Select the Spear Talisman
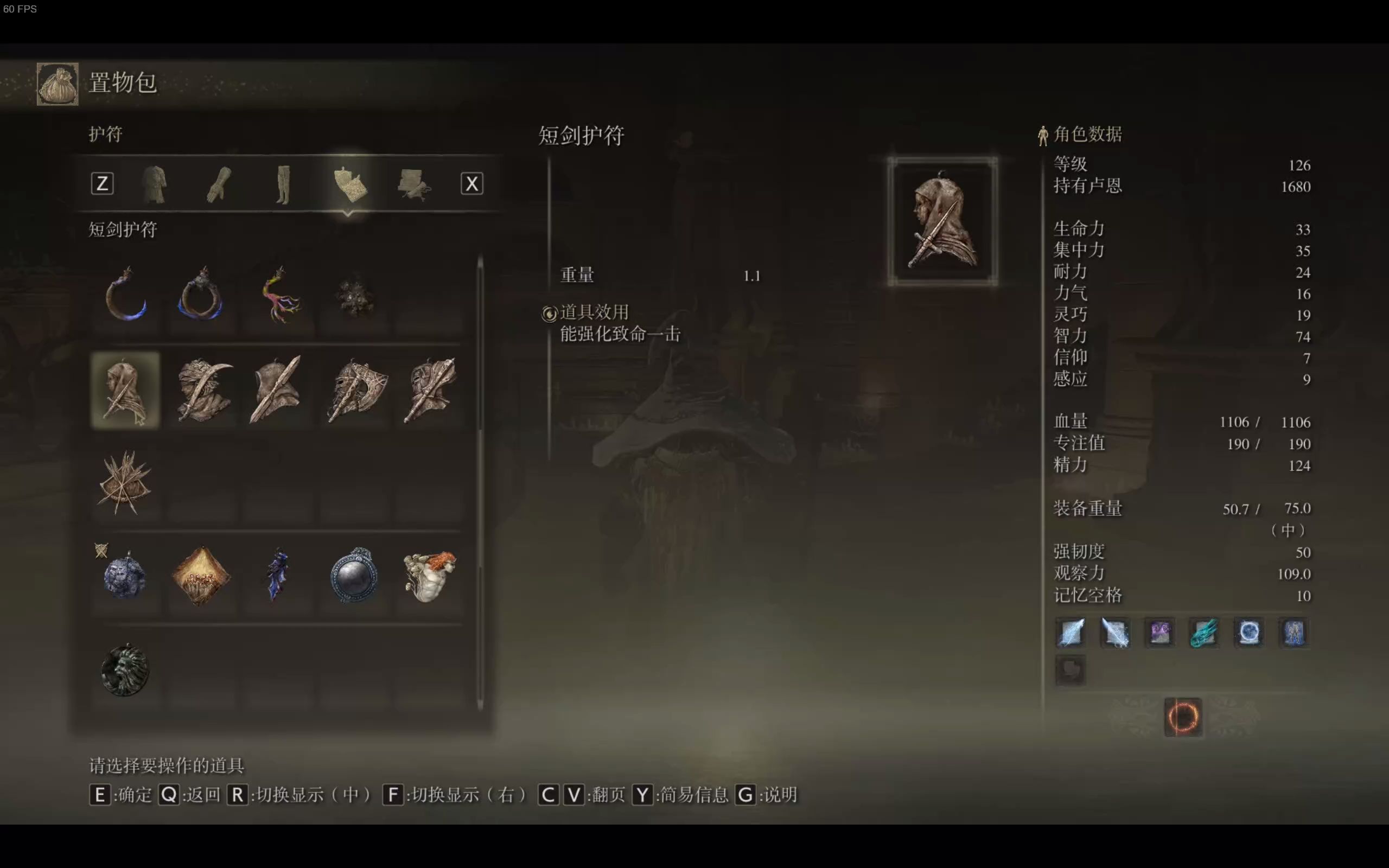1389x868 pixels. [x=277, y=391]
